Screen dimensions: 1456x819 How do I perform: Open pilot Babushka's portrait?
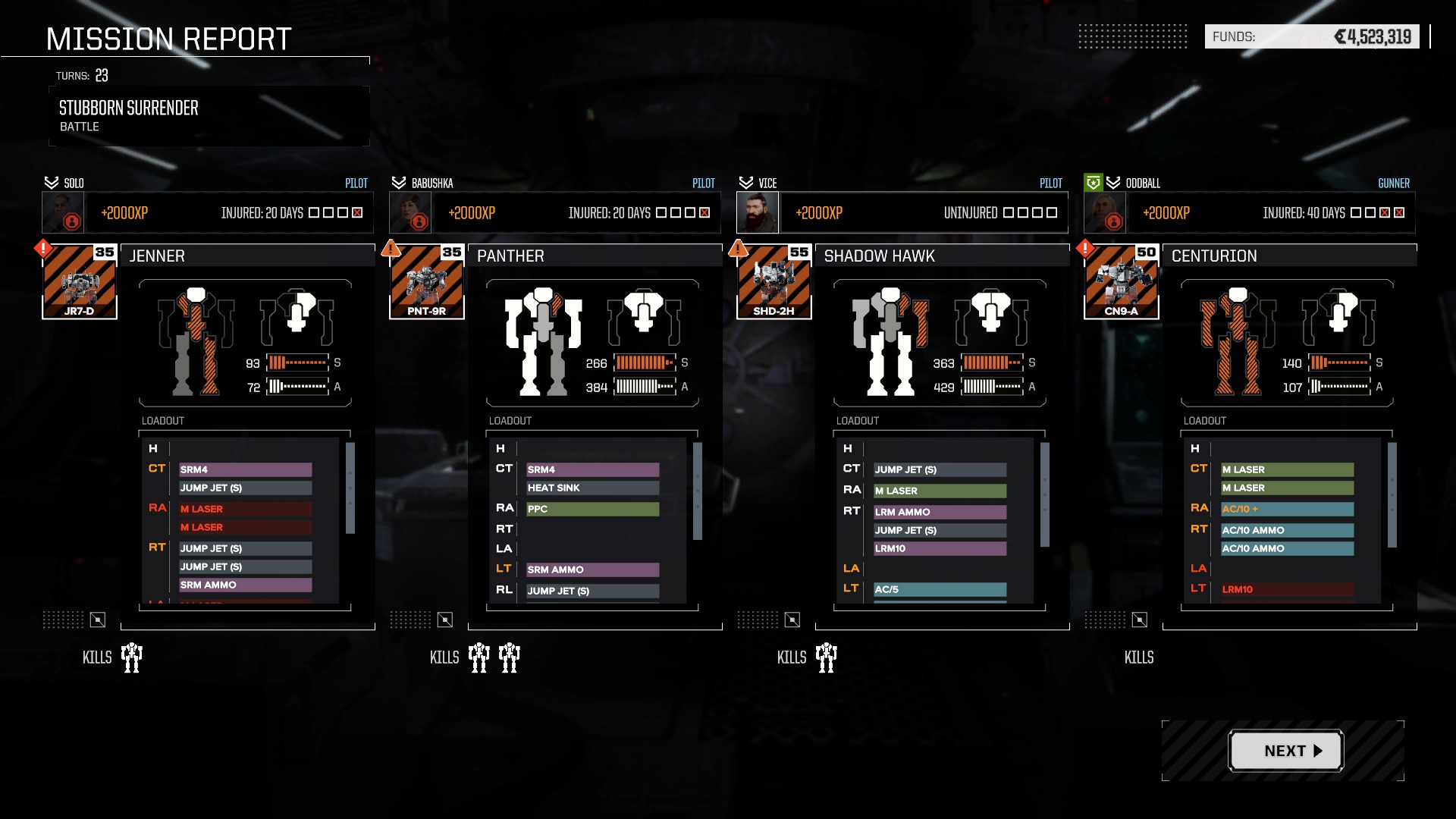[410, 213]
